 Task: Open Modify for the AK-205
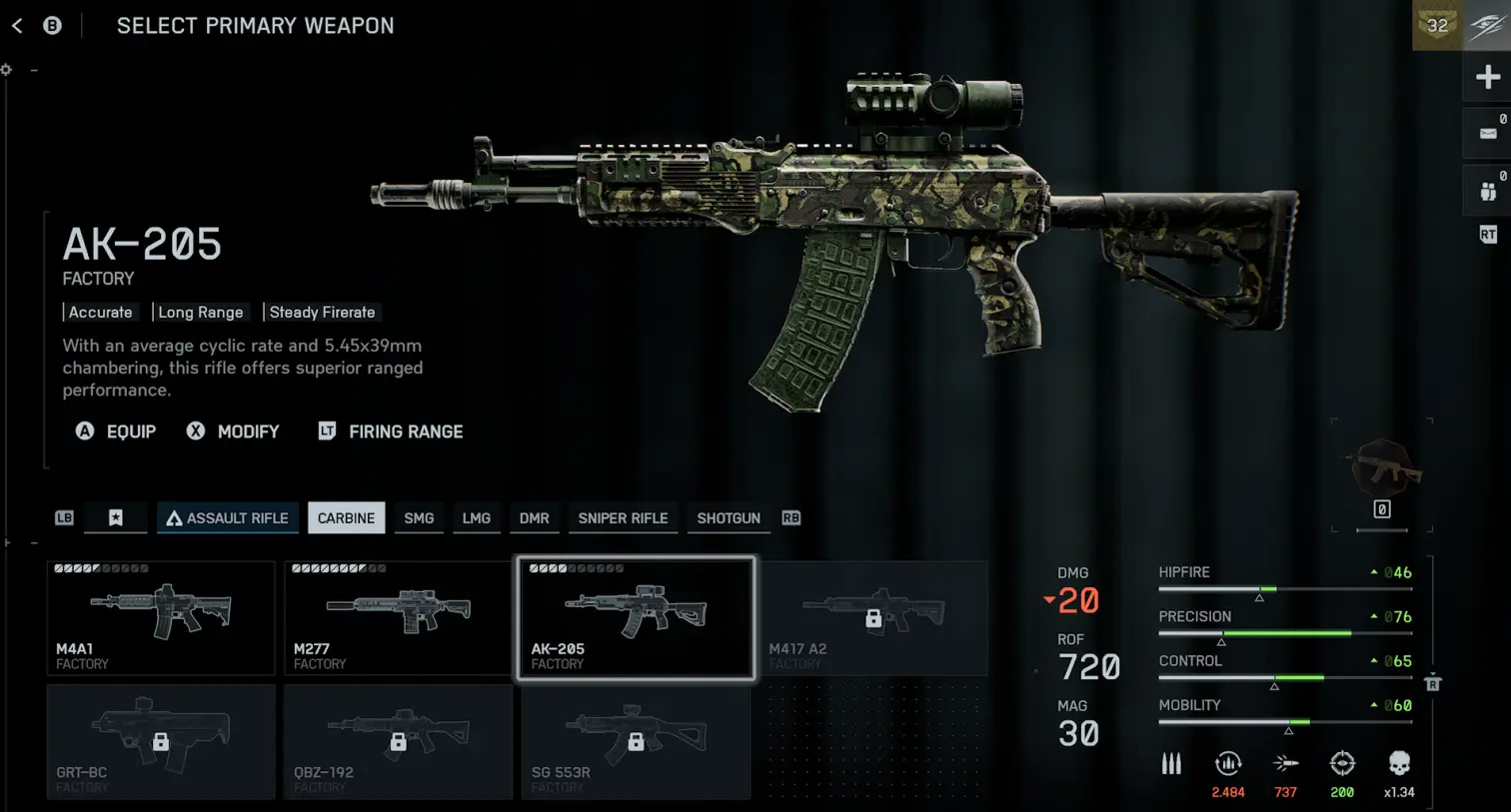pos(234,431)
